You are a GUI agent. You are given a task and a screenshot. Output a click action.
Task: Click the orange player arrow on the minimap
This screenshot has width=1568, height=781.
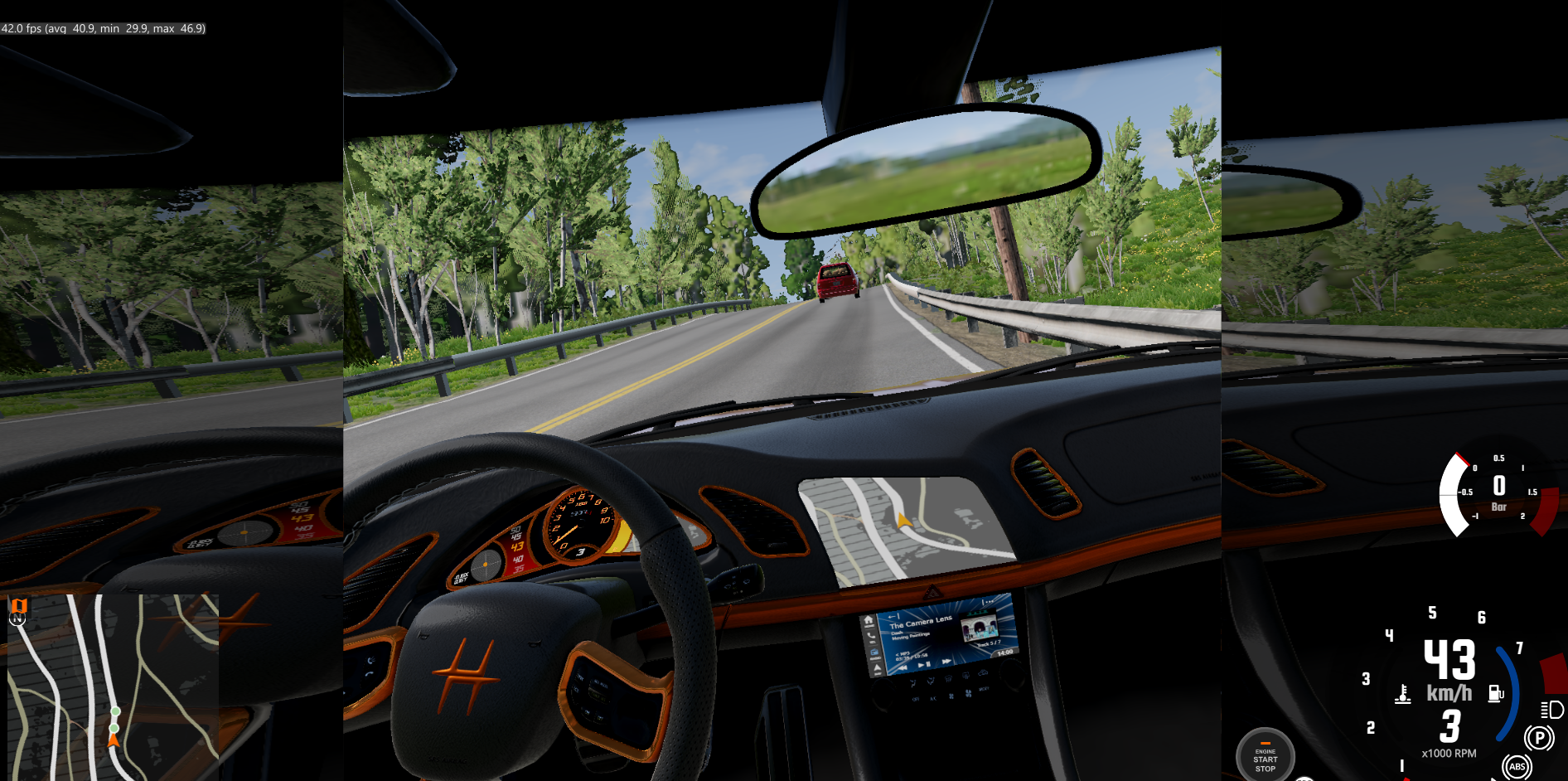pos(114,739)
